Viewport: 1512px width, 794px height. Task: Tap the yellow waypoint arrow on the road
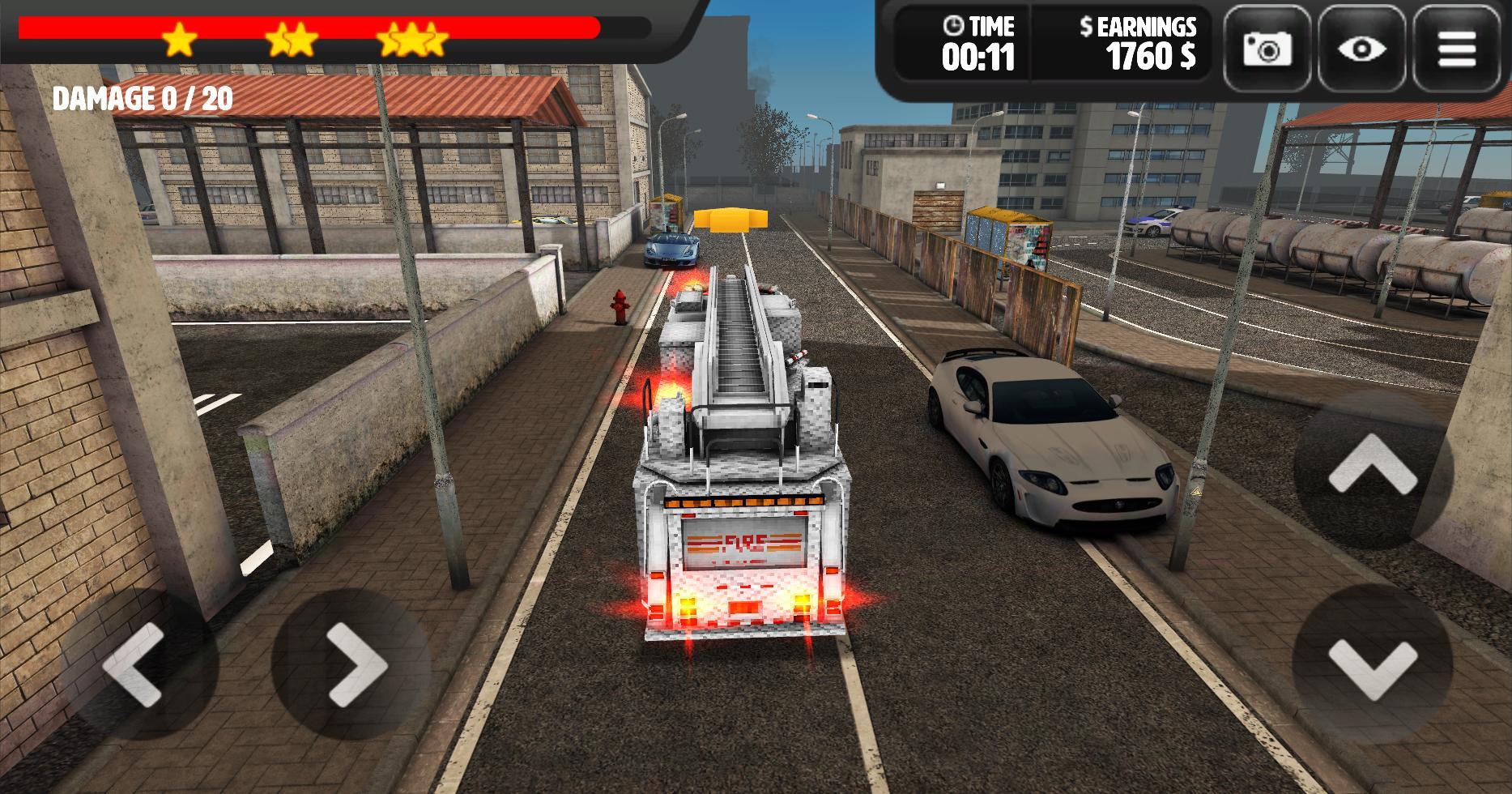731,218
